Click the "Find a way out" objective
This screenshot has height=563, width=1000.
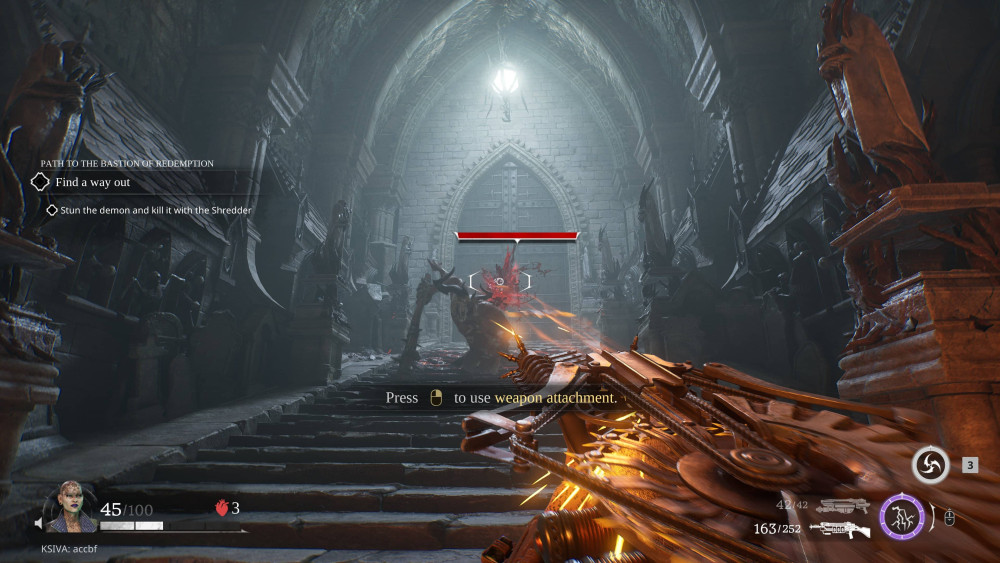(x=92, y=183)
